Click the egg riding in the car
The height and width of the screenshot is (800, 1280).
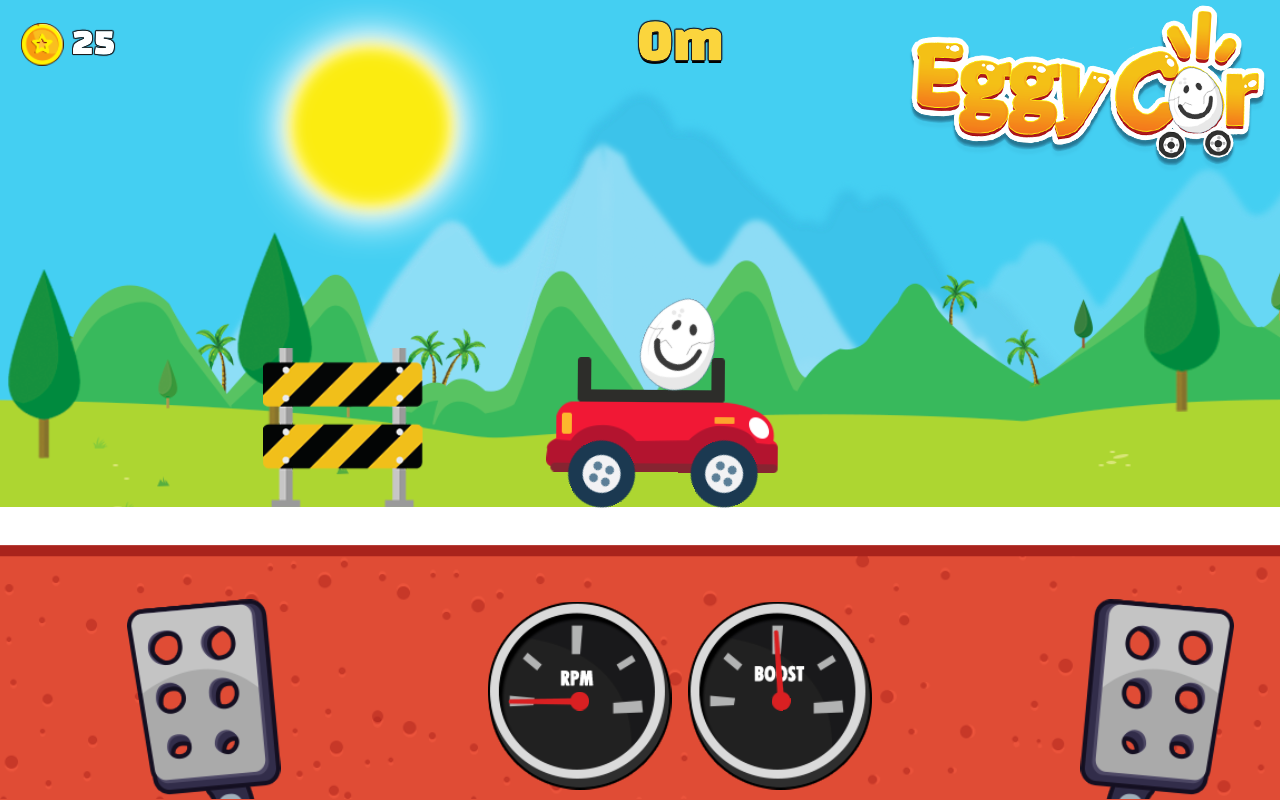coord(676,343)
